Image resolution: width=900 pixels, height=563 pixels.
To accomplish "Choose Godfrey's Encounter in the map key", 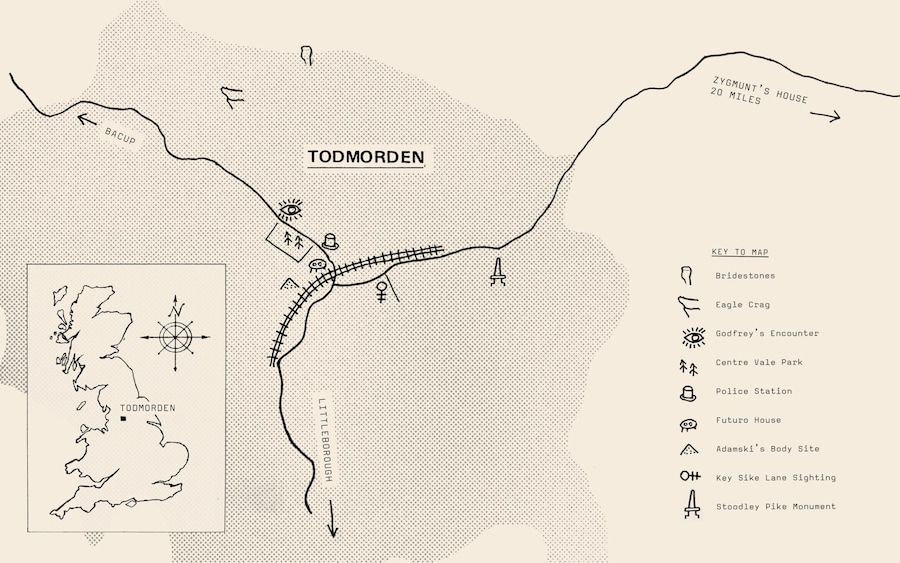I will (x=767, y=333).
